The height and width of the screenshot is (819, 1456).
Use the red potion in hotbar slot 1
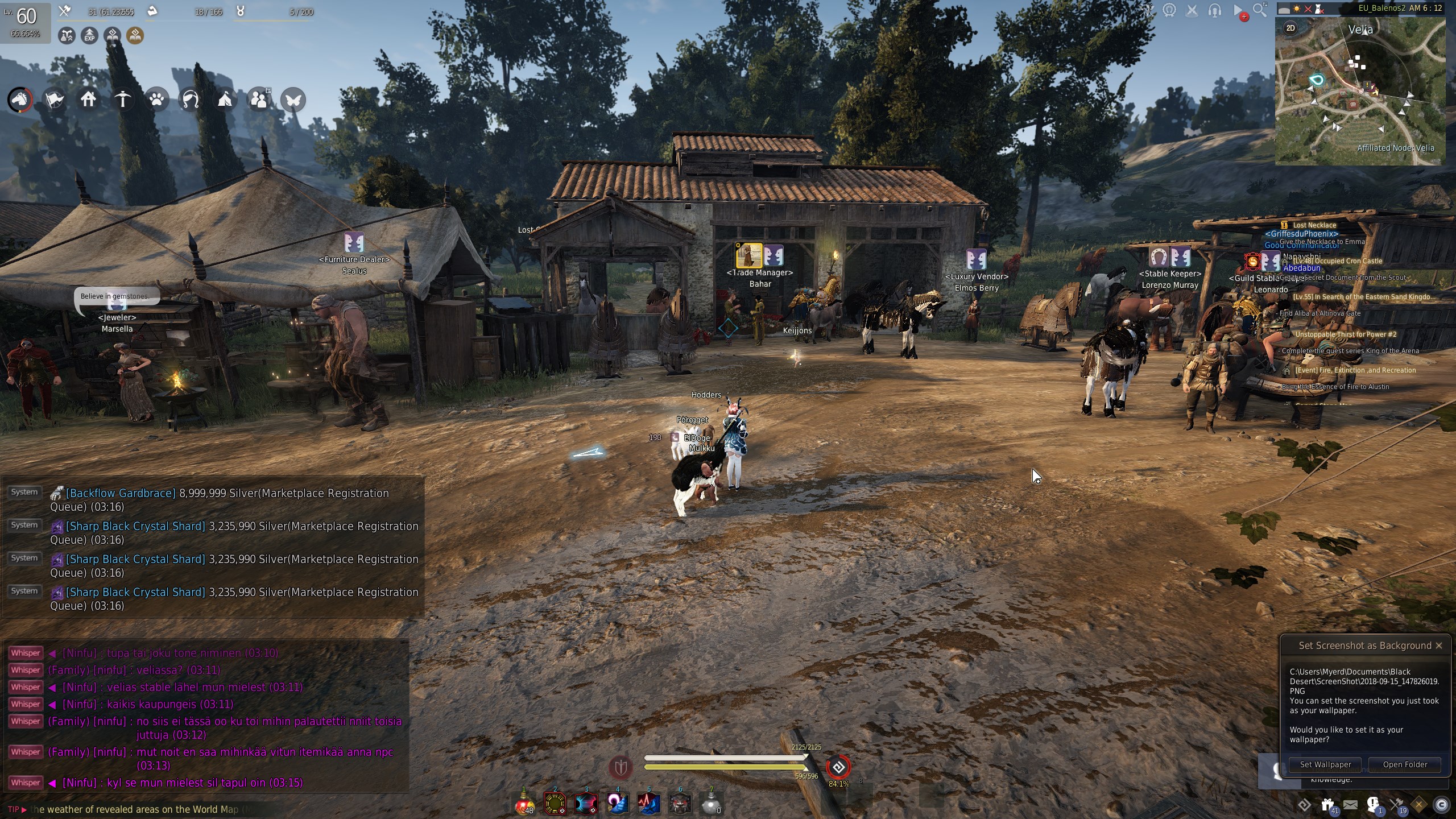524,804
